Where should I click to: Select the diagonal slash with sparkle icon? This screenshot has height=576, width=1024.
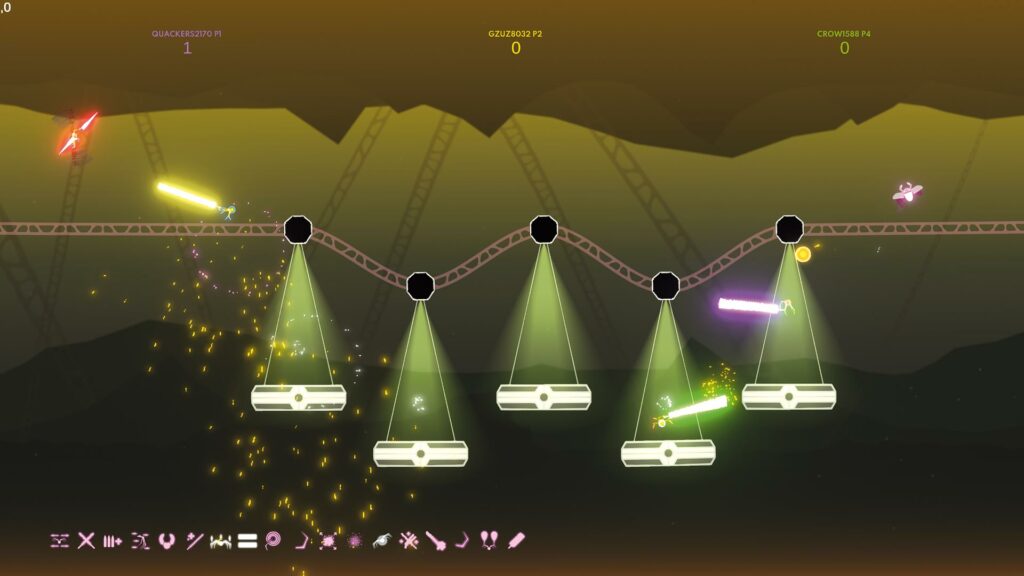(194, 541)
